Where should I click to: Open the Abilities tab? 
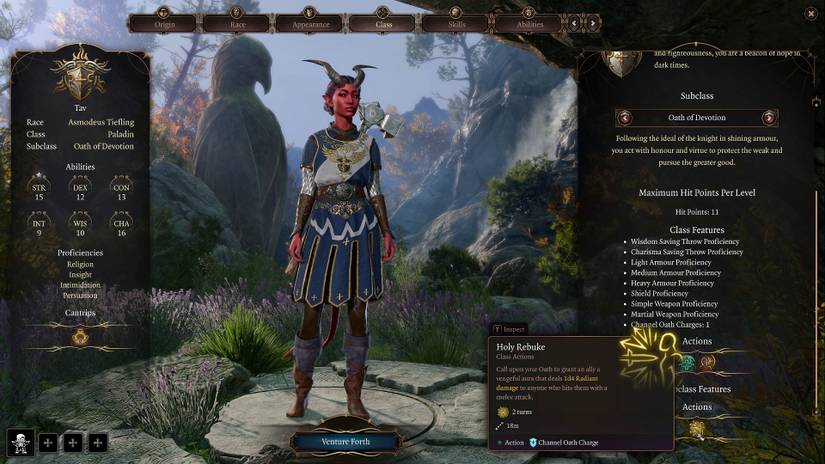click(x=529, y=23)
